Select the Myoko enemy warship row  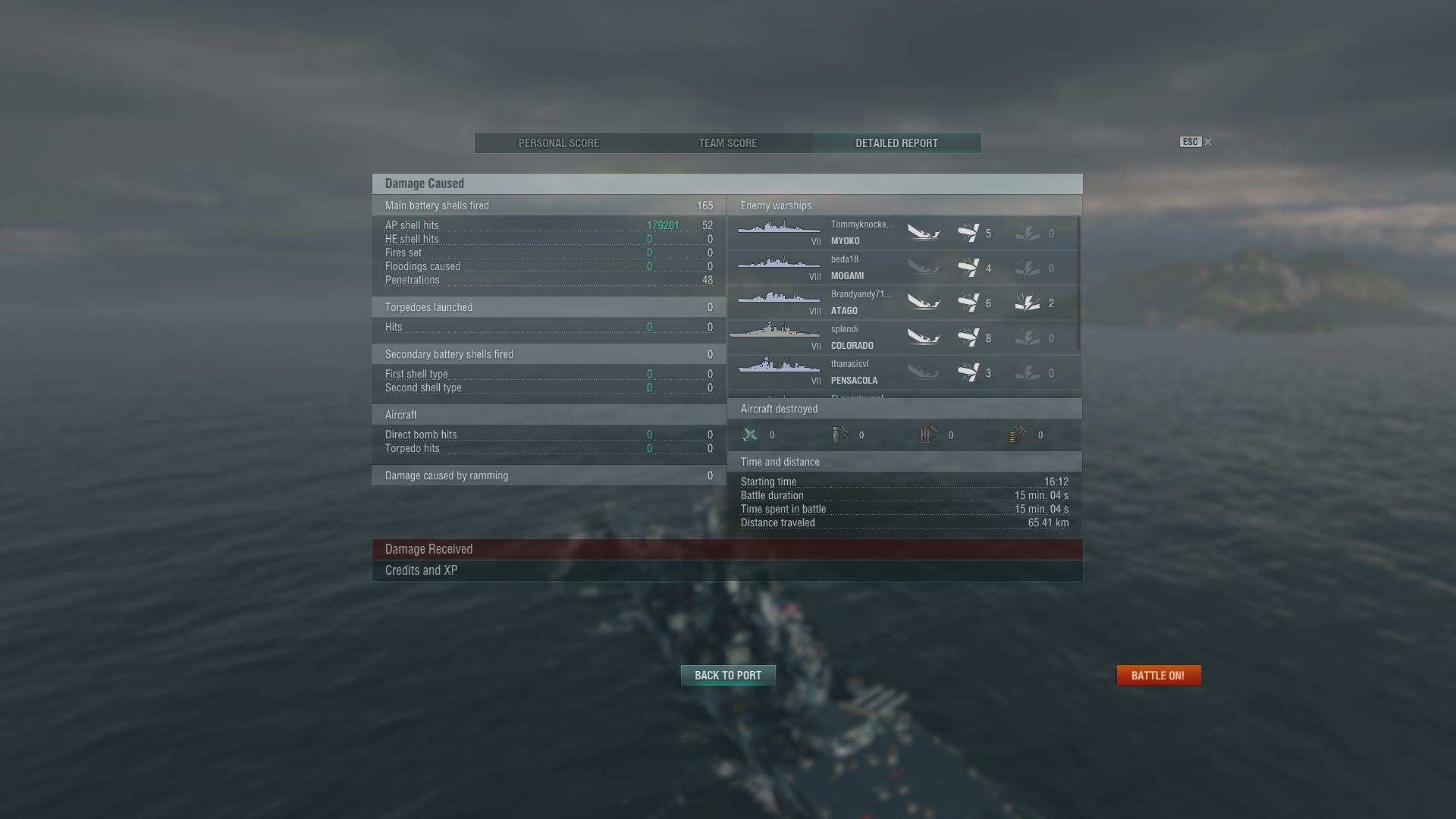tap(902, 233)
